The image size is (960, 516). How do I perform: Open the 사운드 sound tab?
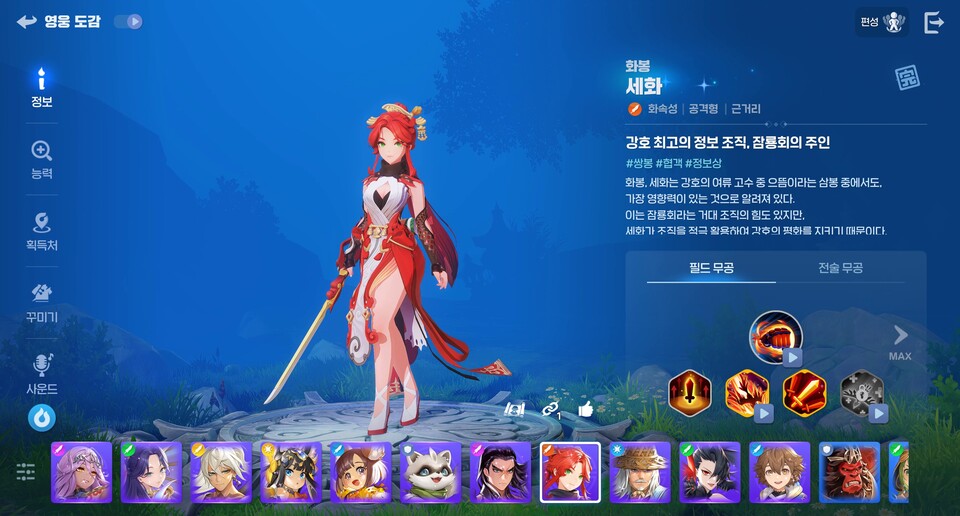(41, 374)
